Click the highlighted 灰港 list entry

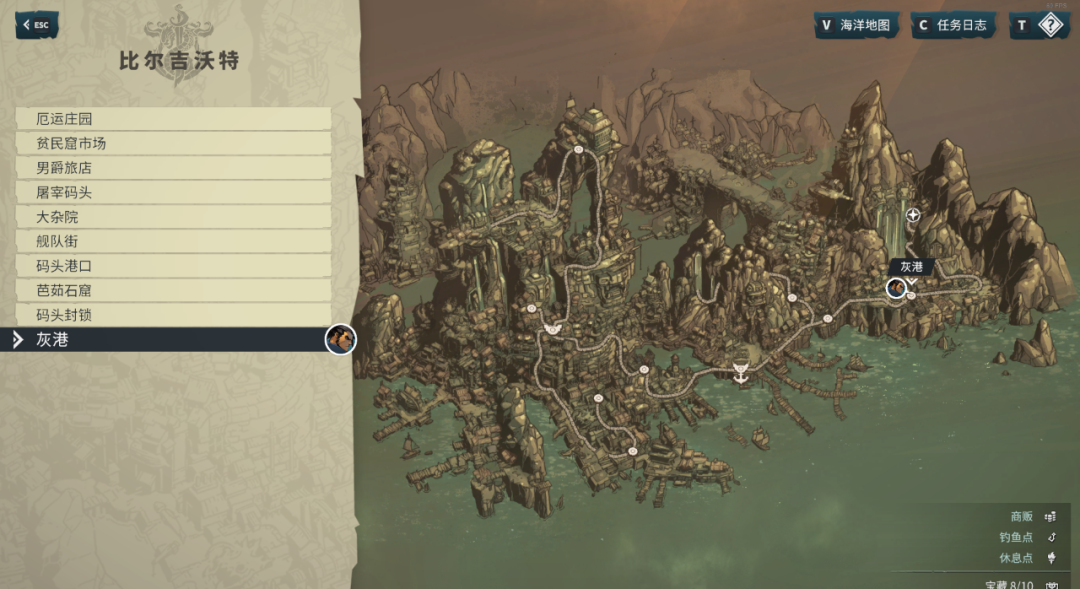(x=173, y=340)
